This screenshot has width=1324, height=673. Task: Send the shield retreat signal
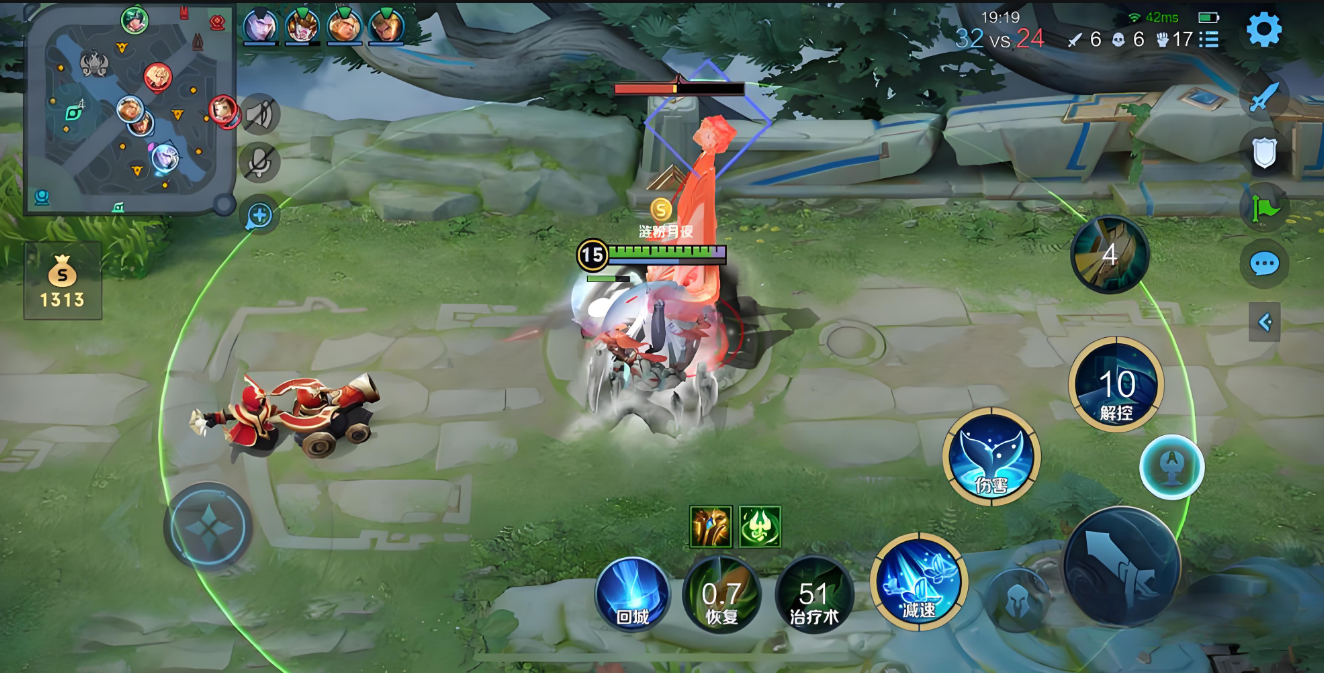coord(1264,153)
